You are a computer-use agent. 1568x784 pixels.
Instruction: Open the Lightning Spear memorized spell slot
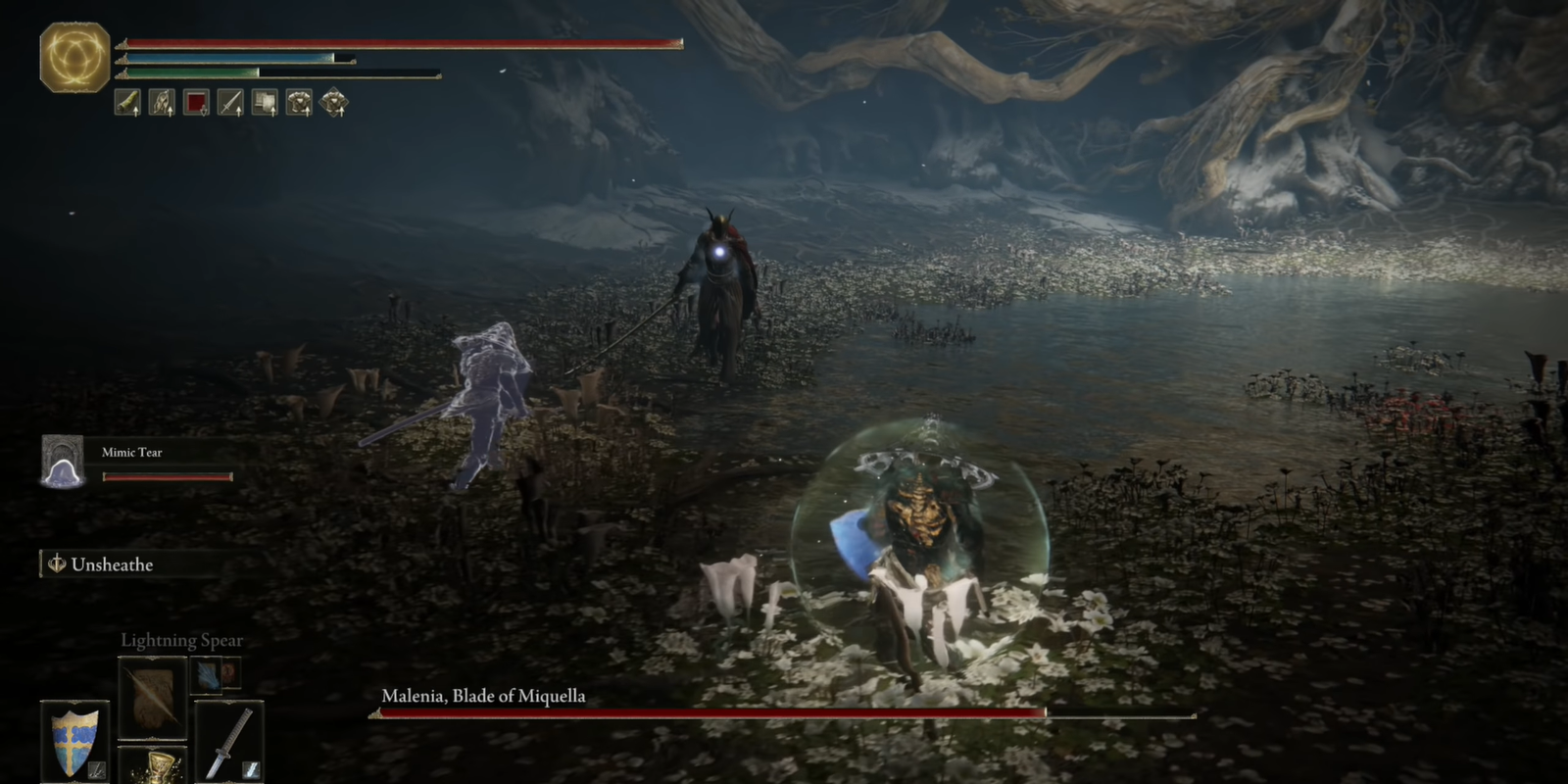click(x=153, y=698)
